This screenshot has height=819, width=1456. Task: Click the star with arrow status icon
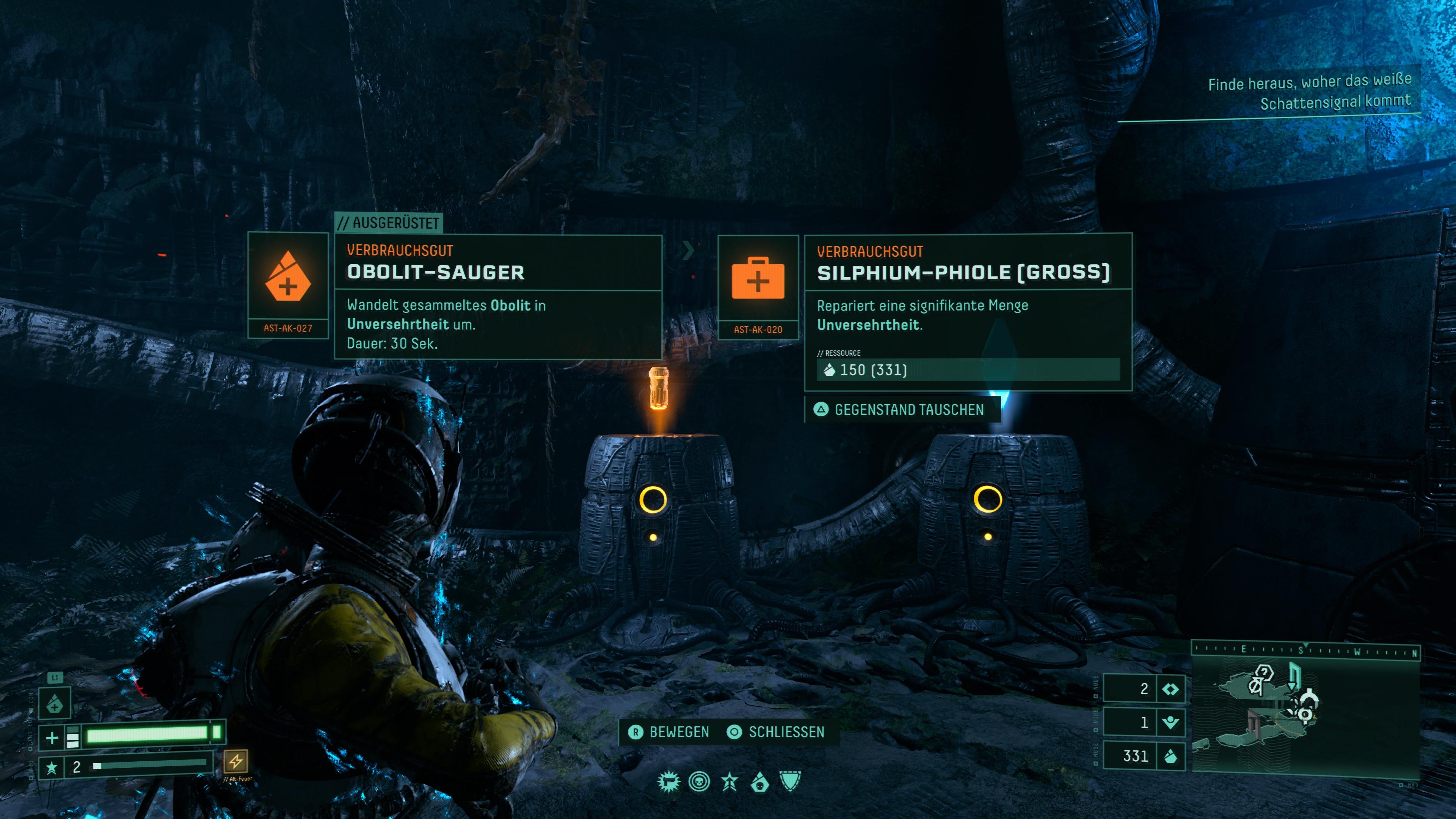pos(730,782)
